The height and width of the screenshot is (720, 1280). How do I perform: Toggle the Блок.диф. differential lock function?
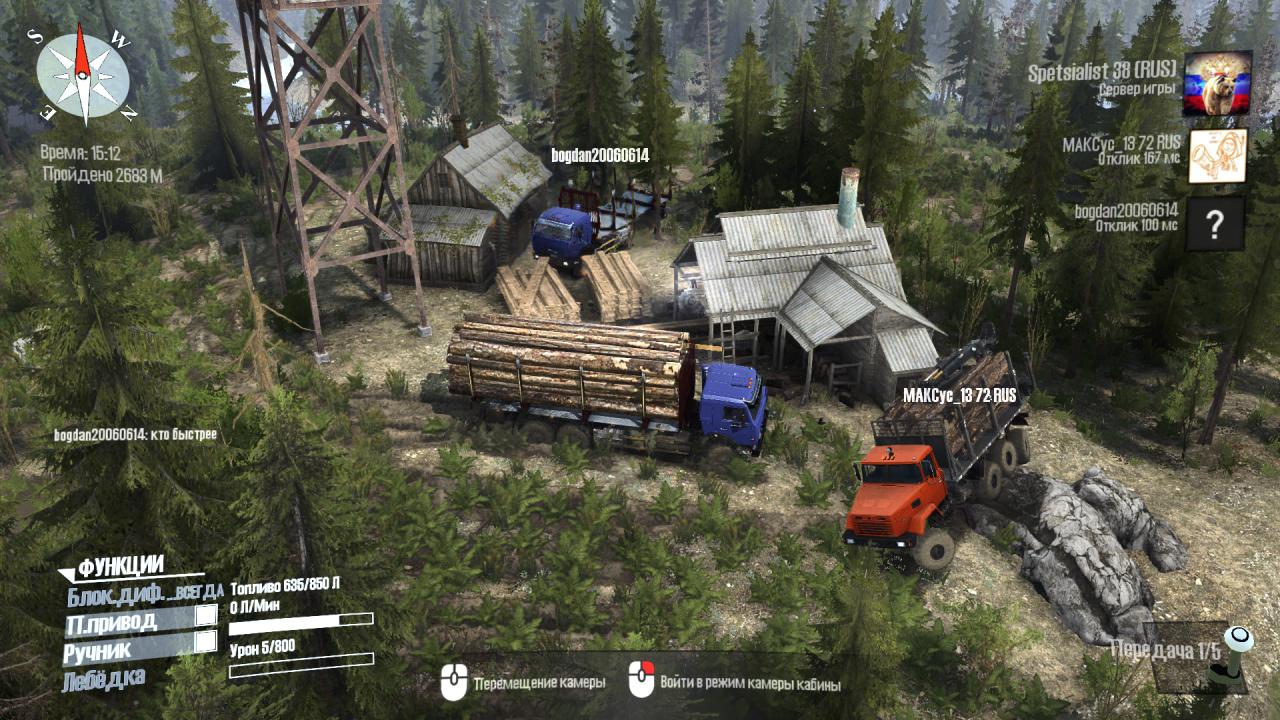point(138,596)
